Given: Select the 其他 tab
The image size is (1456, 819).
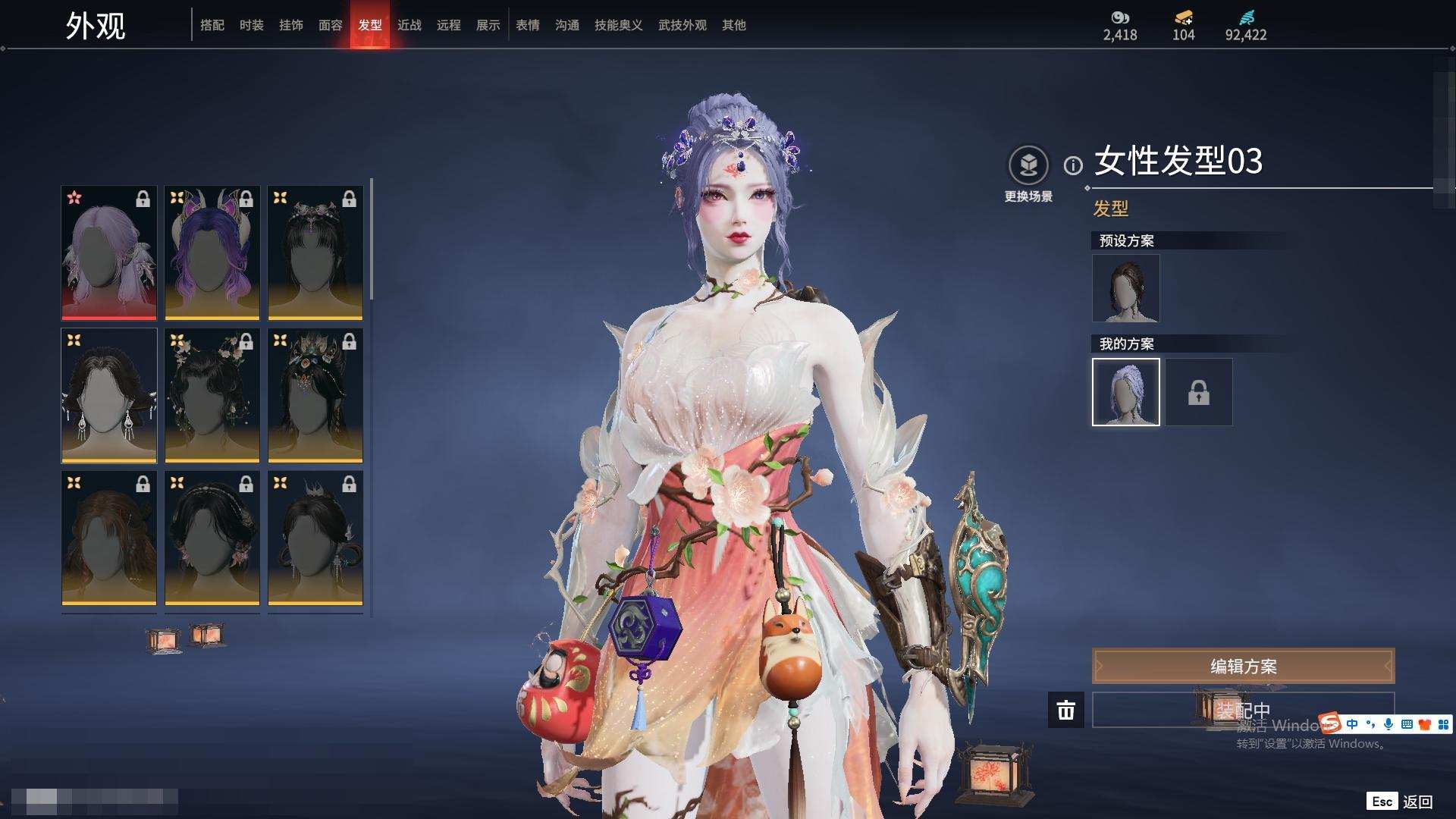Looking at the screenshot, I should (x=734, y=25).
